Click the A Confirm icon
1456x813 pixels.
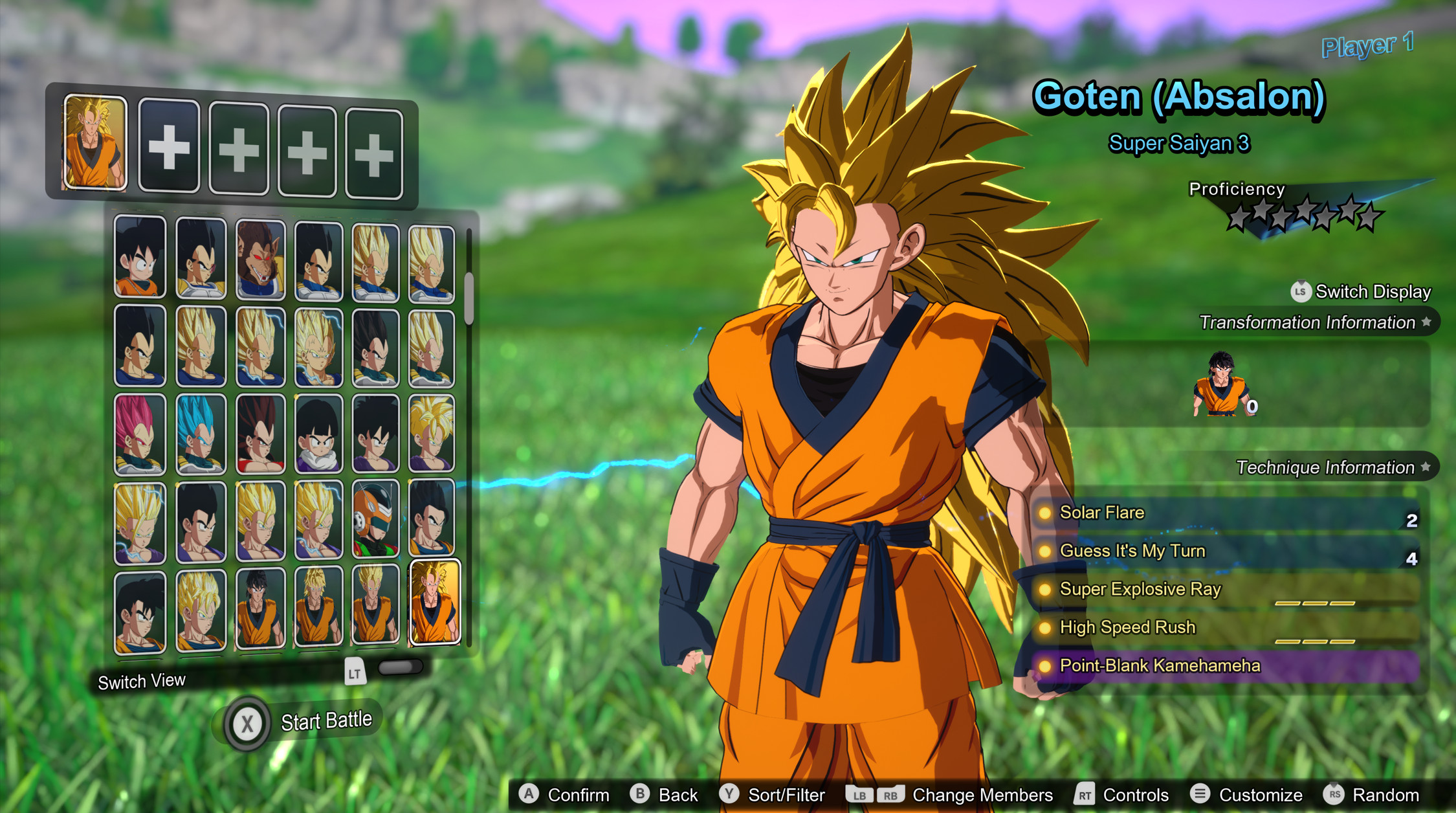click(x=531, y=795)
